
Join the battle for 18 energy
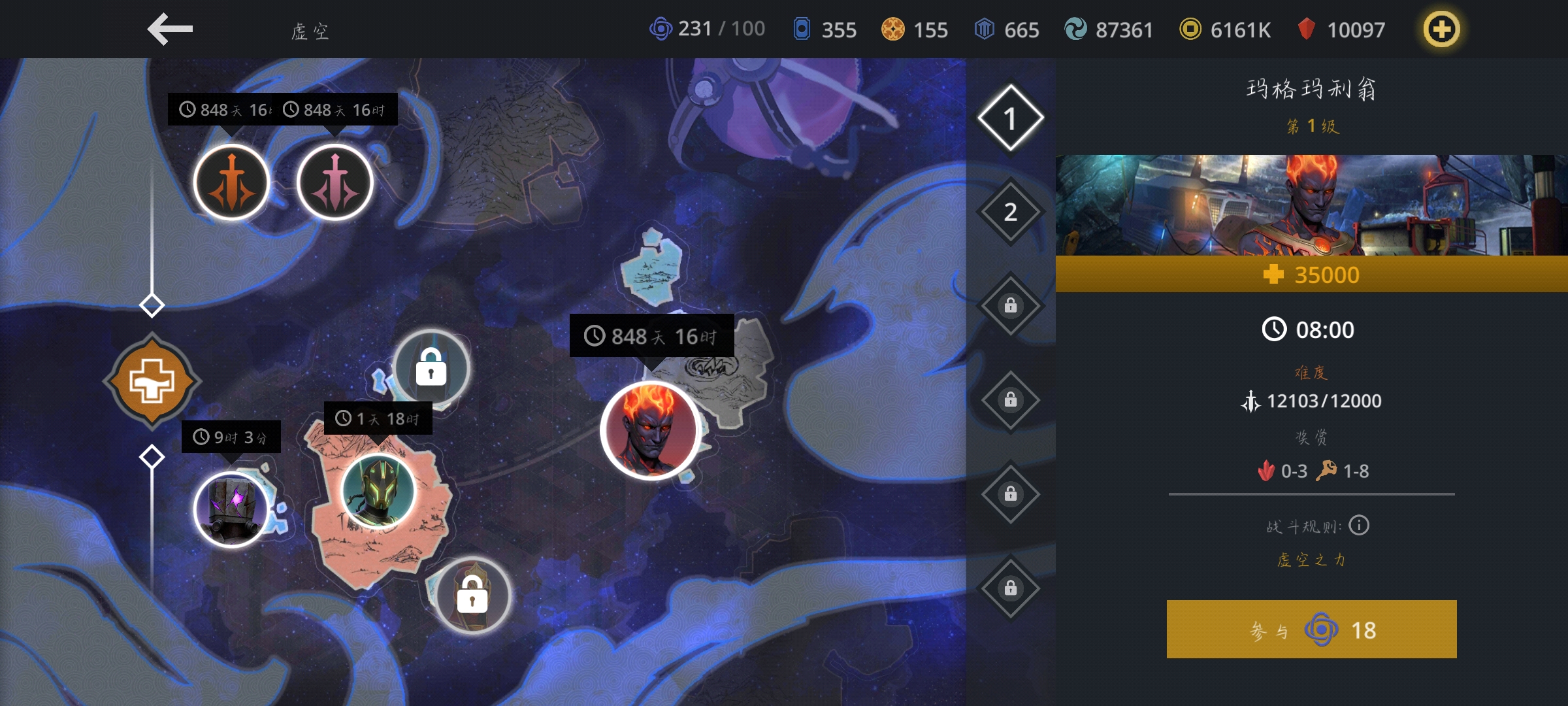coord(1311,630)
